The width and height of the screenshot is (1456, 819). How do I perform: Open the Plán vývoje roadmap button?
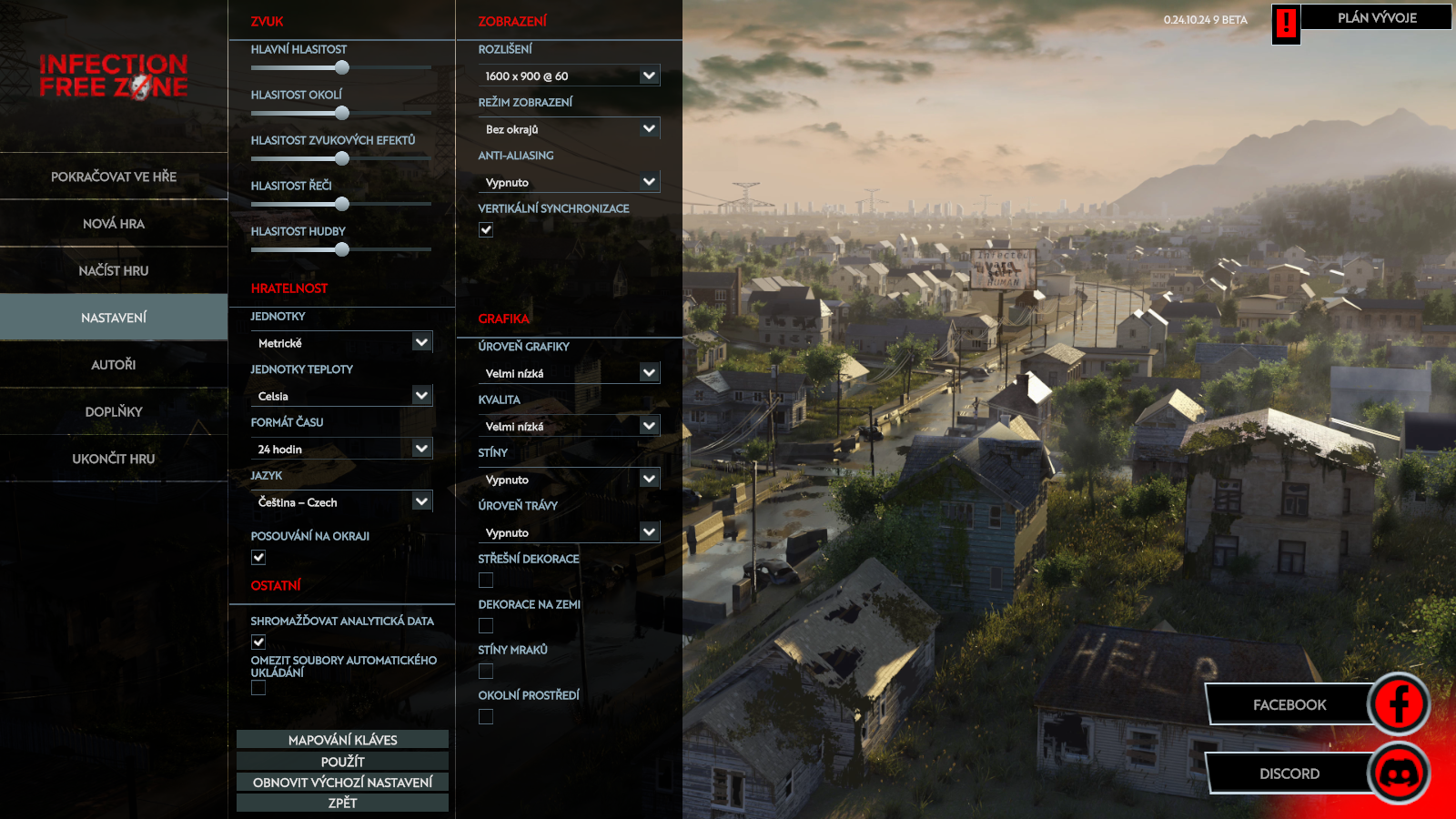pos(1376,17)
